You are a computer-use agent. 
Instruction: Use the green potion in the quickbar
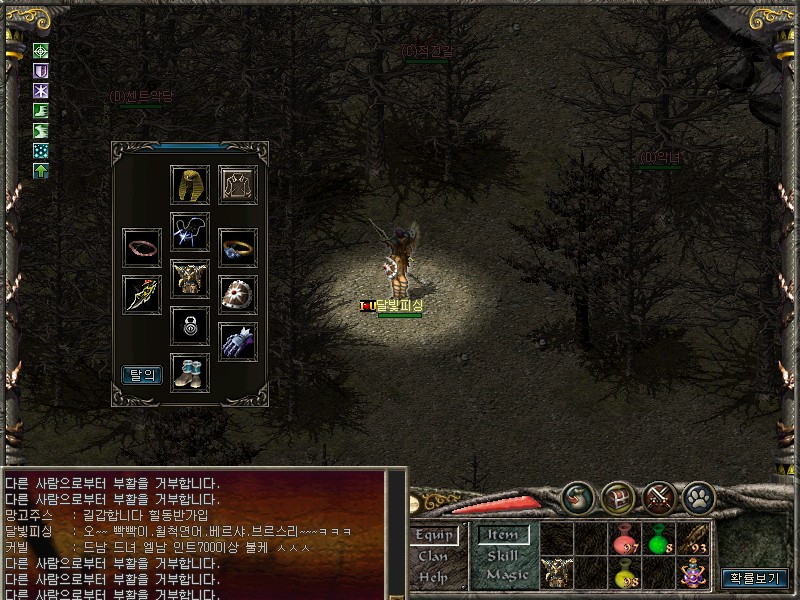(657, 539)
